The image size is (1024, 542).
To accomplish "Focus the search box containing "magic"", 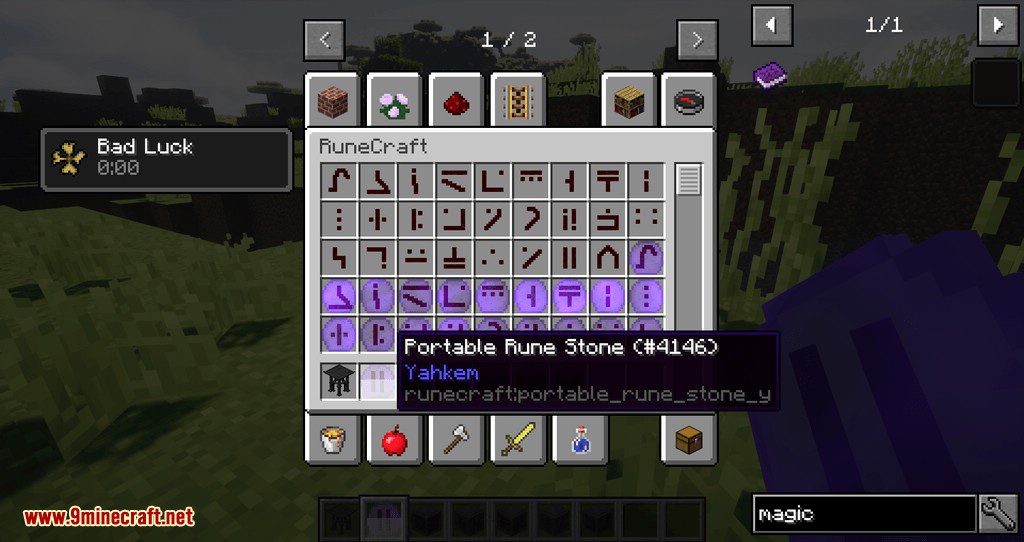I will pos(863,514).
